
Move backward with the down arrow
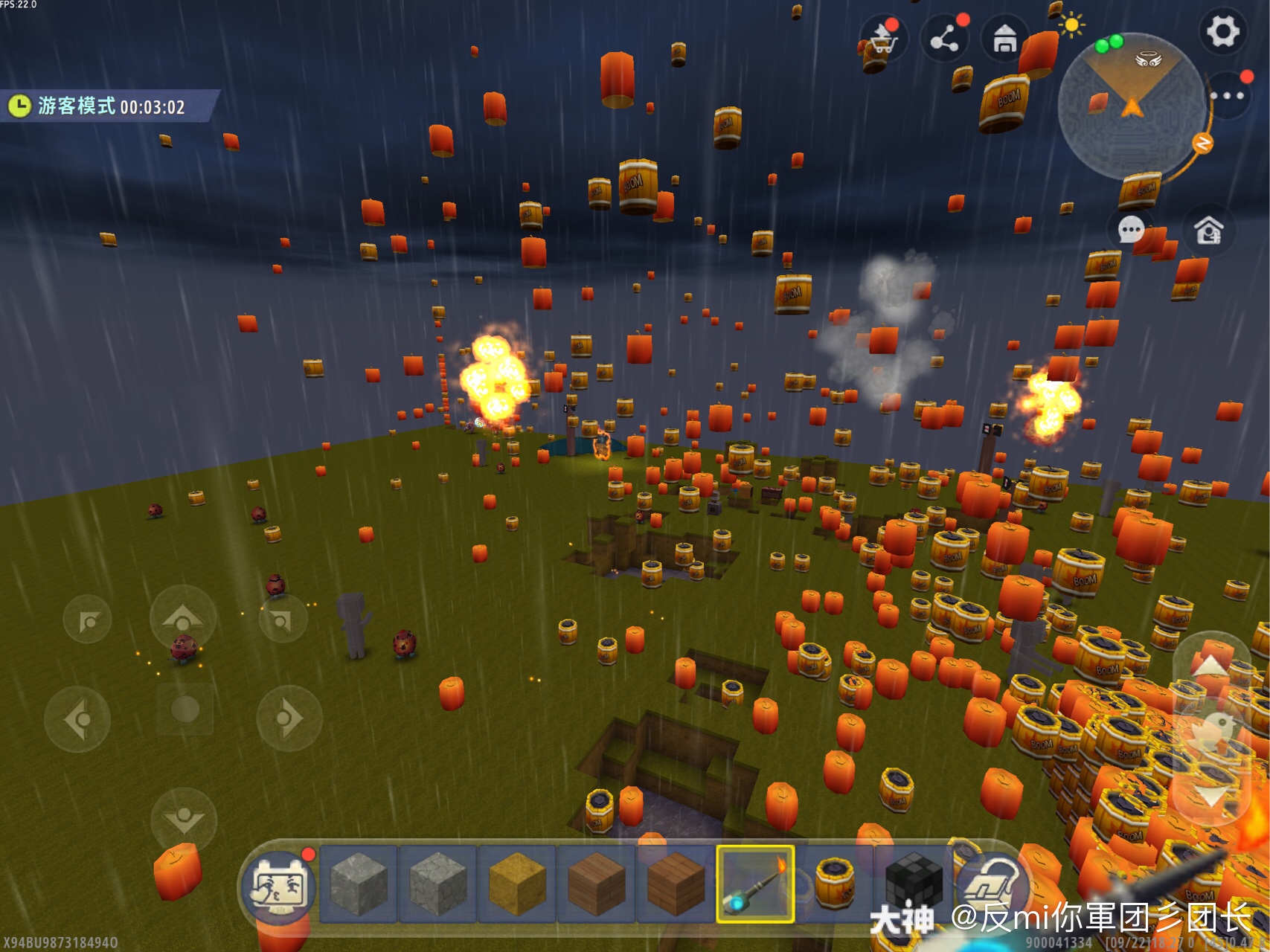[x=183, y=820]
